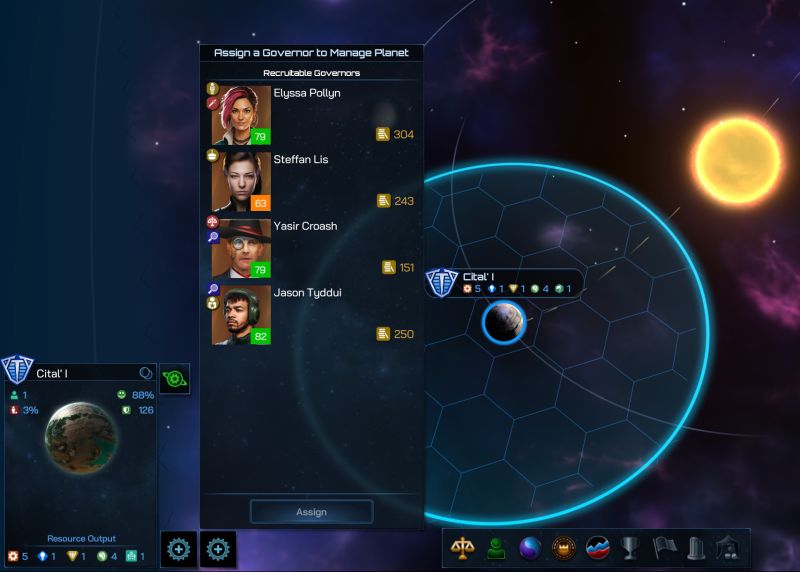This screenshot has width=800, height=572.
Task: Open the green planet management icon
Action: [175, 379]
